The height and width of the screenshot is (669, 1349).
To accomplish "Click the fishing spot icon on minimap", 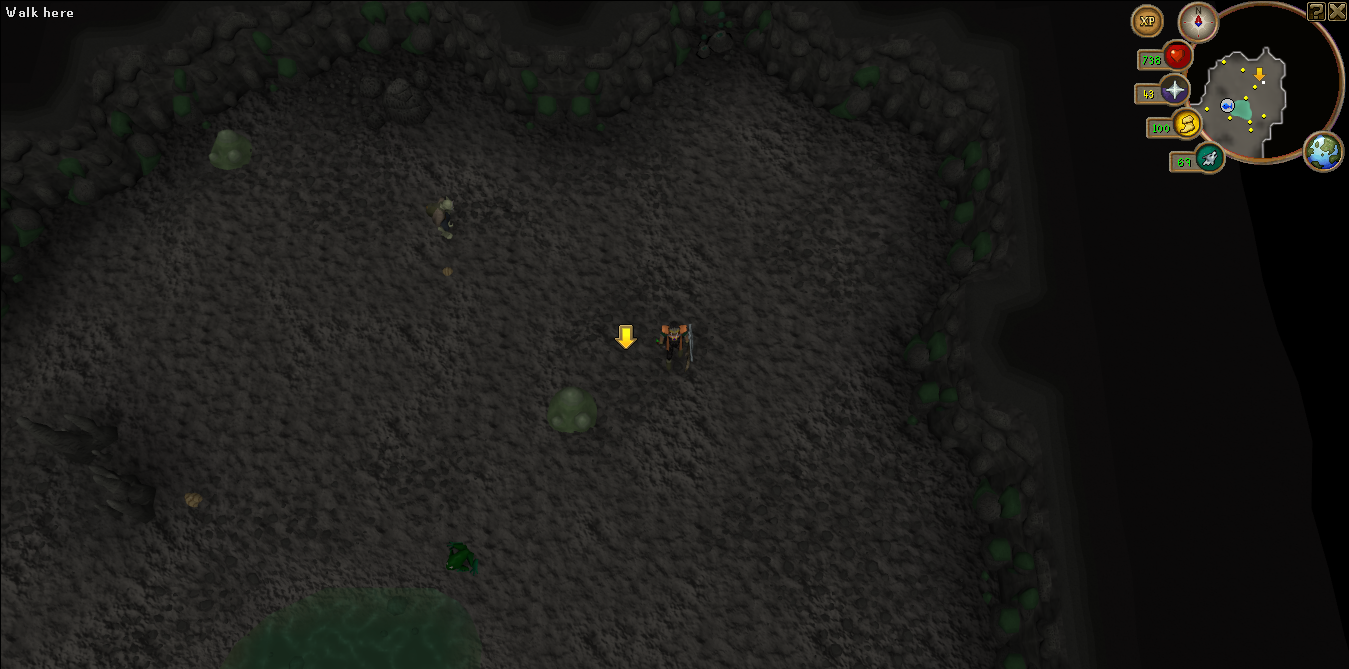I will [x=1227, y=105].
